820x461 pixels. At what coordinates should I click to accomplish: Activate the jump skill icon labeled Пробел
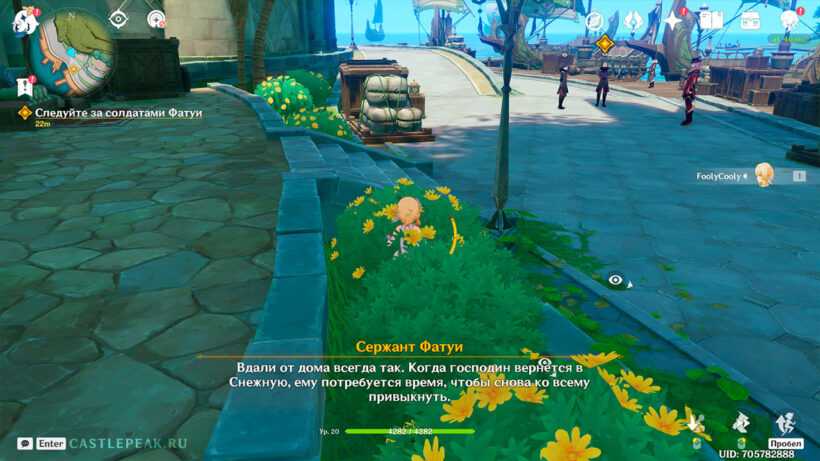(785, 424)
